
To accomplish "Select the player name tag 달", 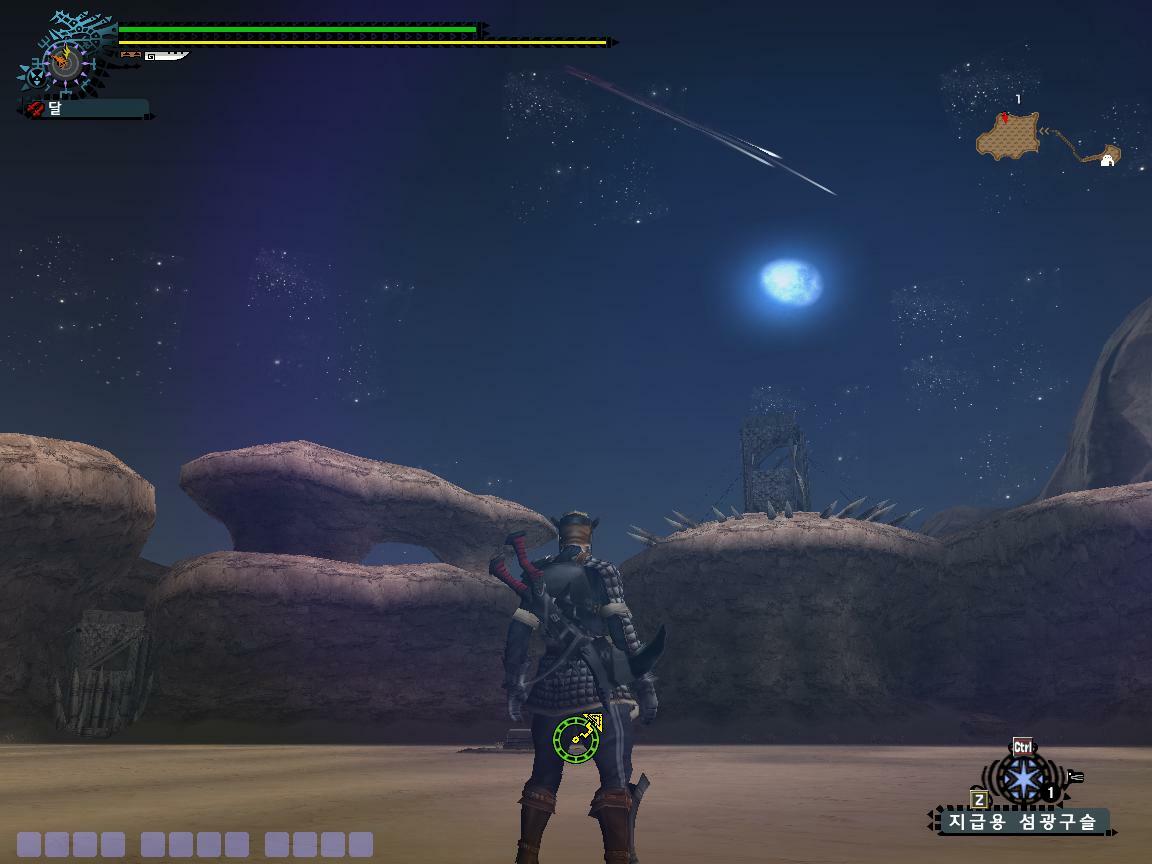I will tap(86, 108).
